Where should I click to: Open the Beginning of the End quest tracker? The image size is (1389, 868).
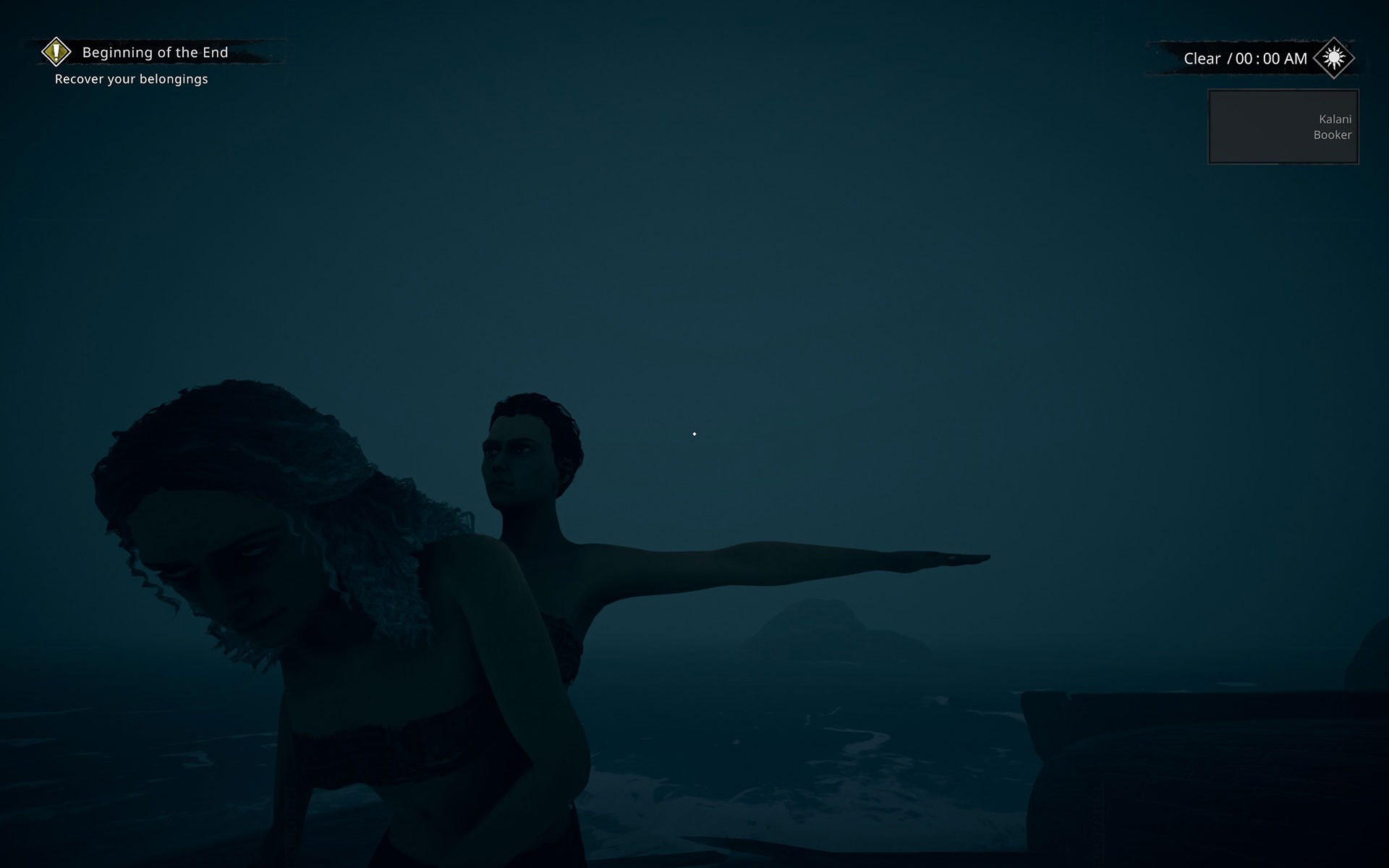coord(155,52)
